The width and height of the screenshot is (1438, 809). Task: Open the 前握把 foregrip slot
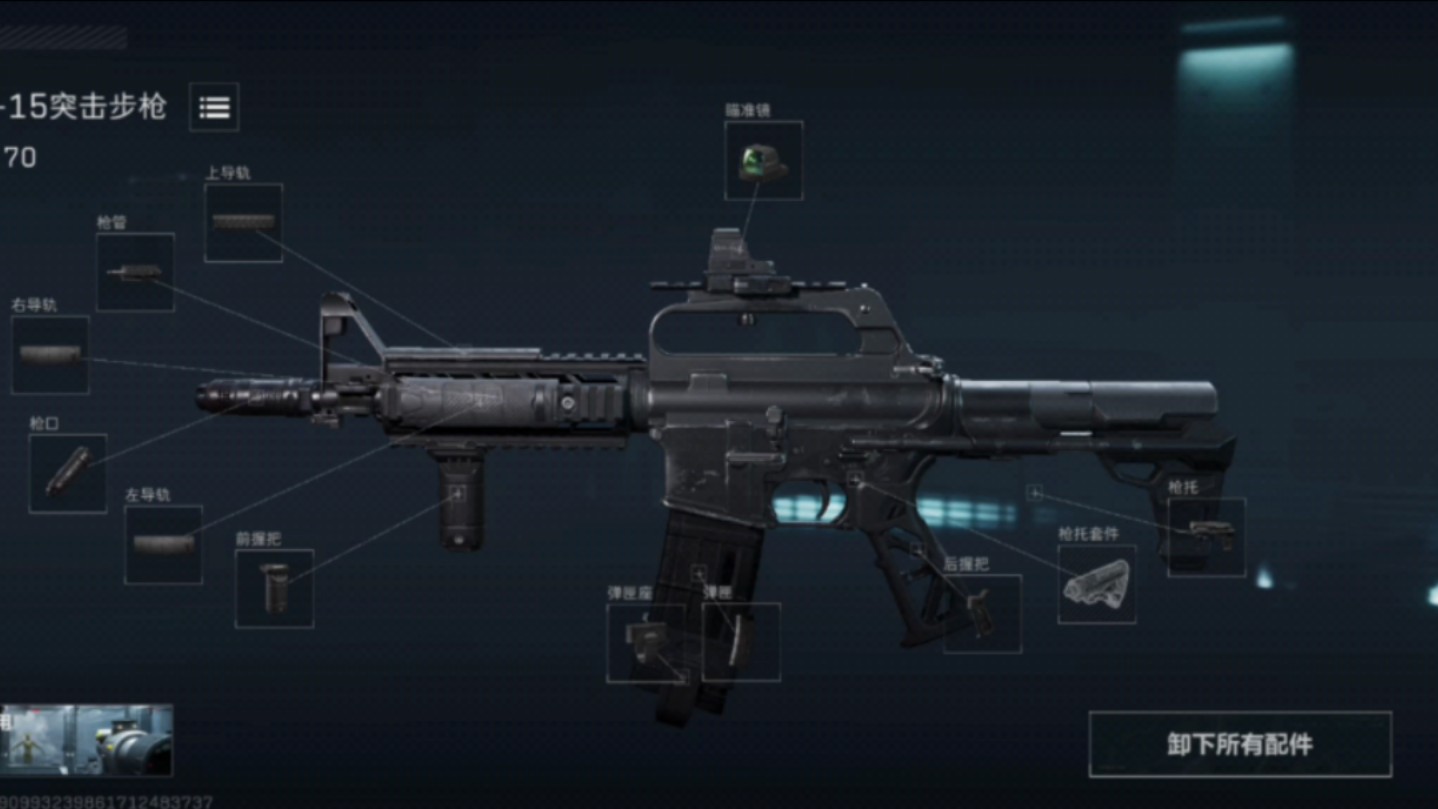pyautogui.click(x=274, y=588)
